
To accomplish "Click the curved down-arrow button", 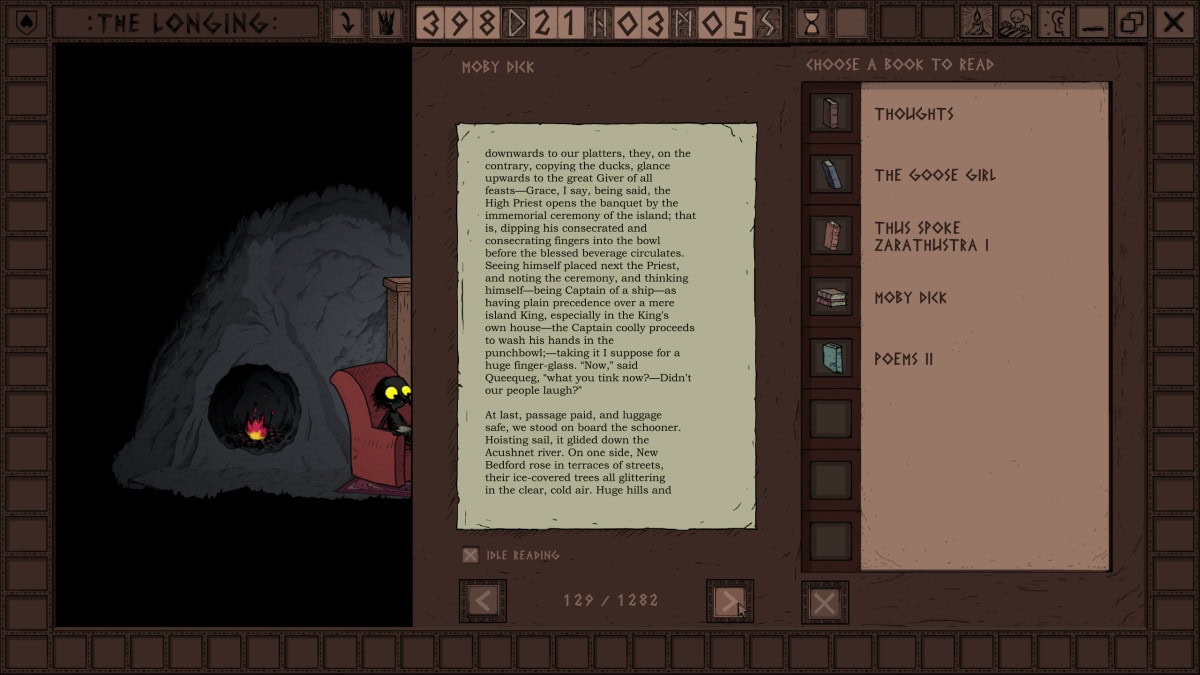I will (x=347, y=22).
